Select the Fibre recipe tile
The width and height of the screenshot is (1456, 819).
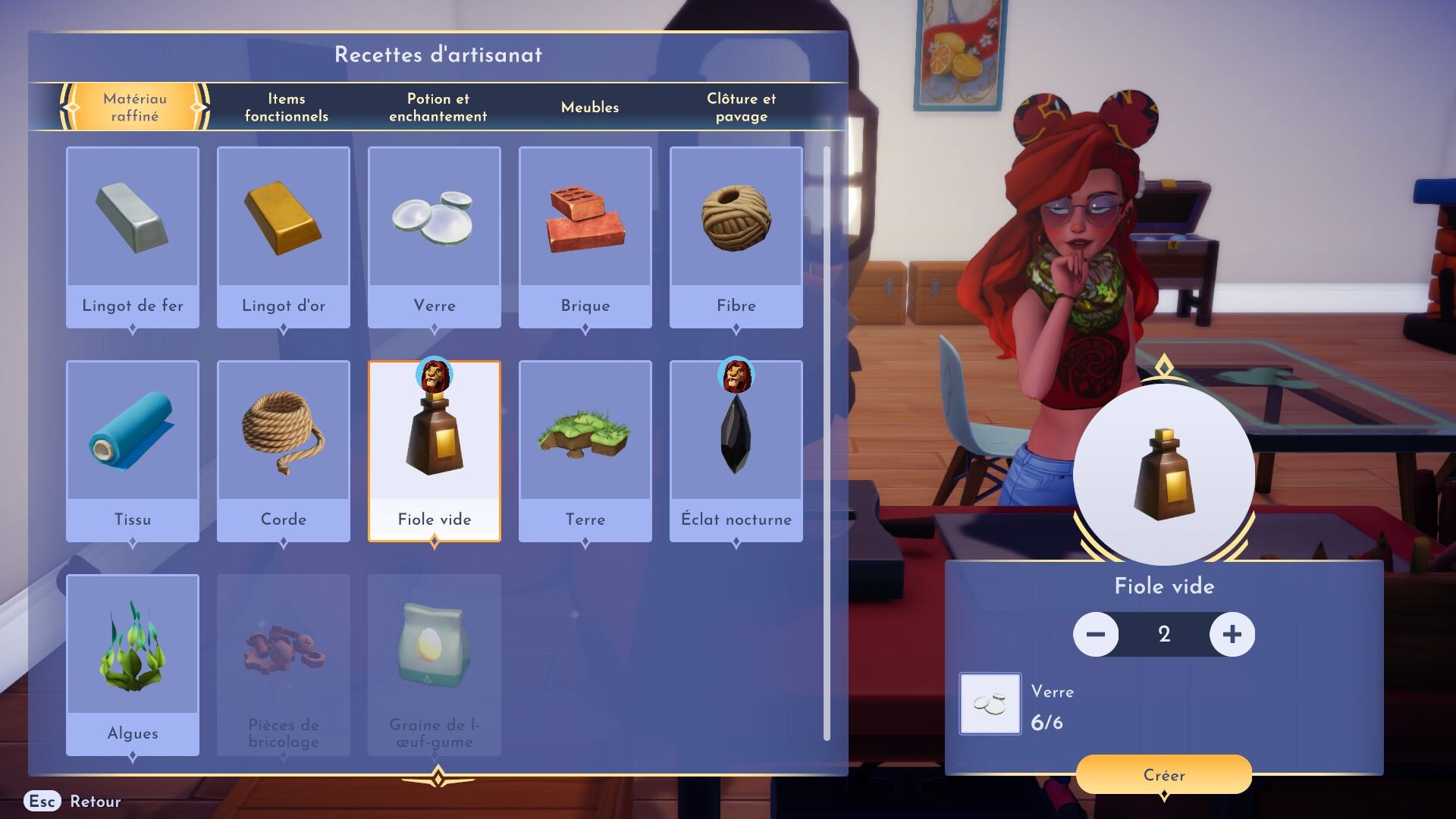736,237
